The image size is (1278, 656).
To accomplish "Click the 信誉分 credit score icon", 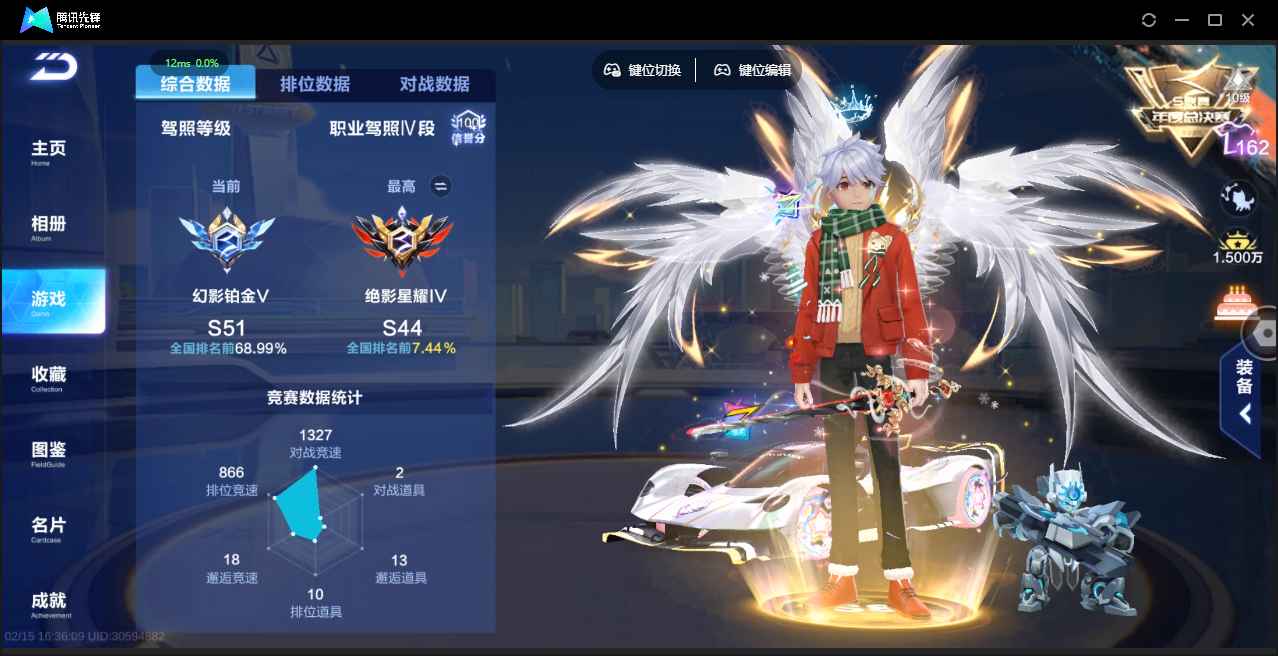I will click(468, 128).
